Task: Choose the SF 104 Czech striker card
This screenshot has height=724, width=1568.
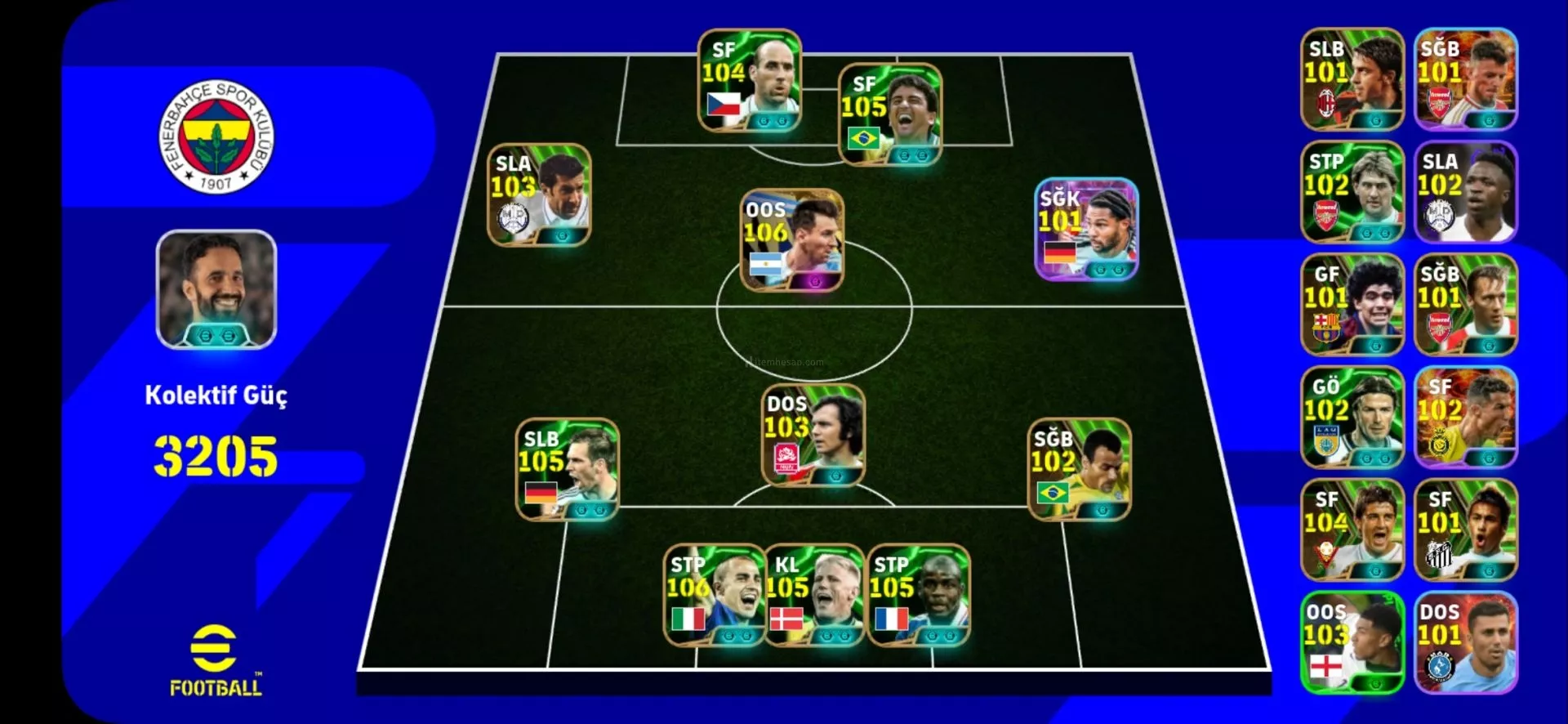Action: (749, 80)
